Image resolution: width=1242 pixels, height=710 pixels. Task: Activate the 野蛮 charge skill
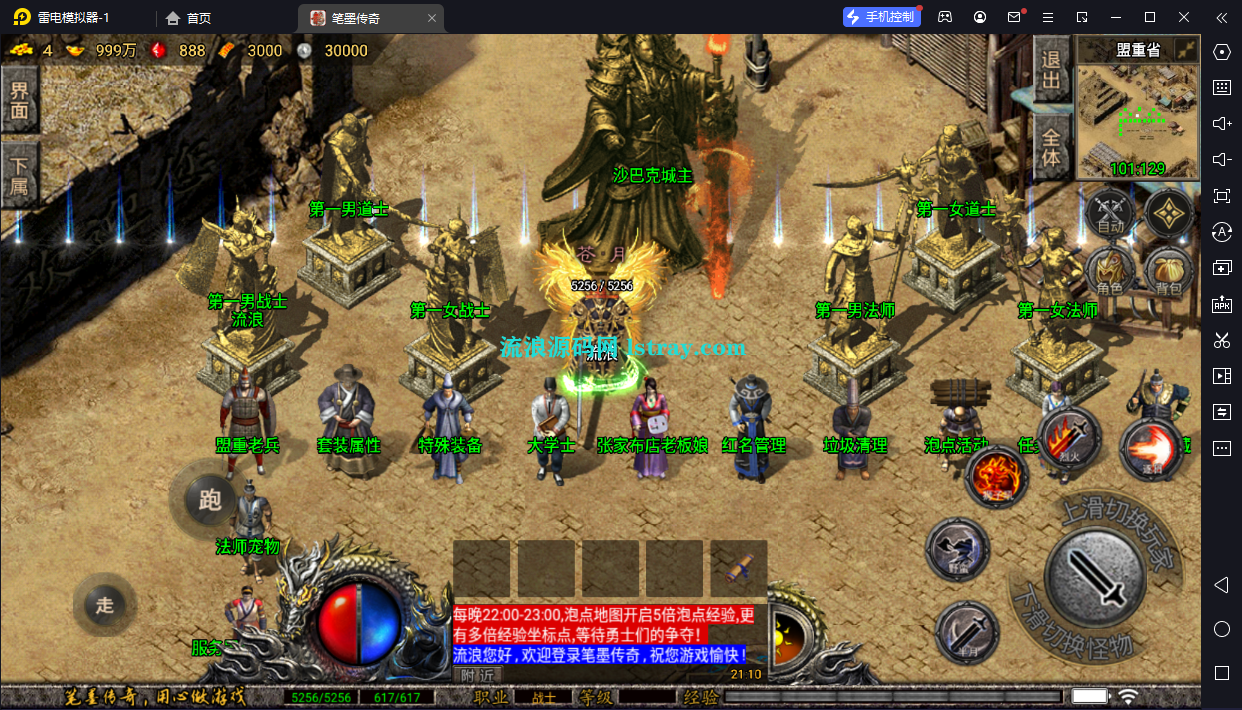pos(957,549)
